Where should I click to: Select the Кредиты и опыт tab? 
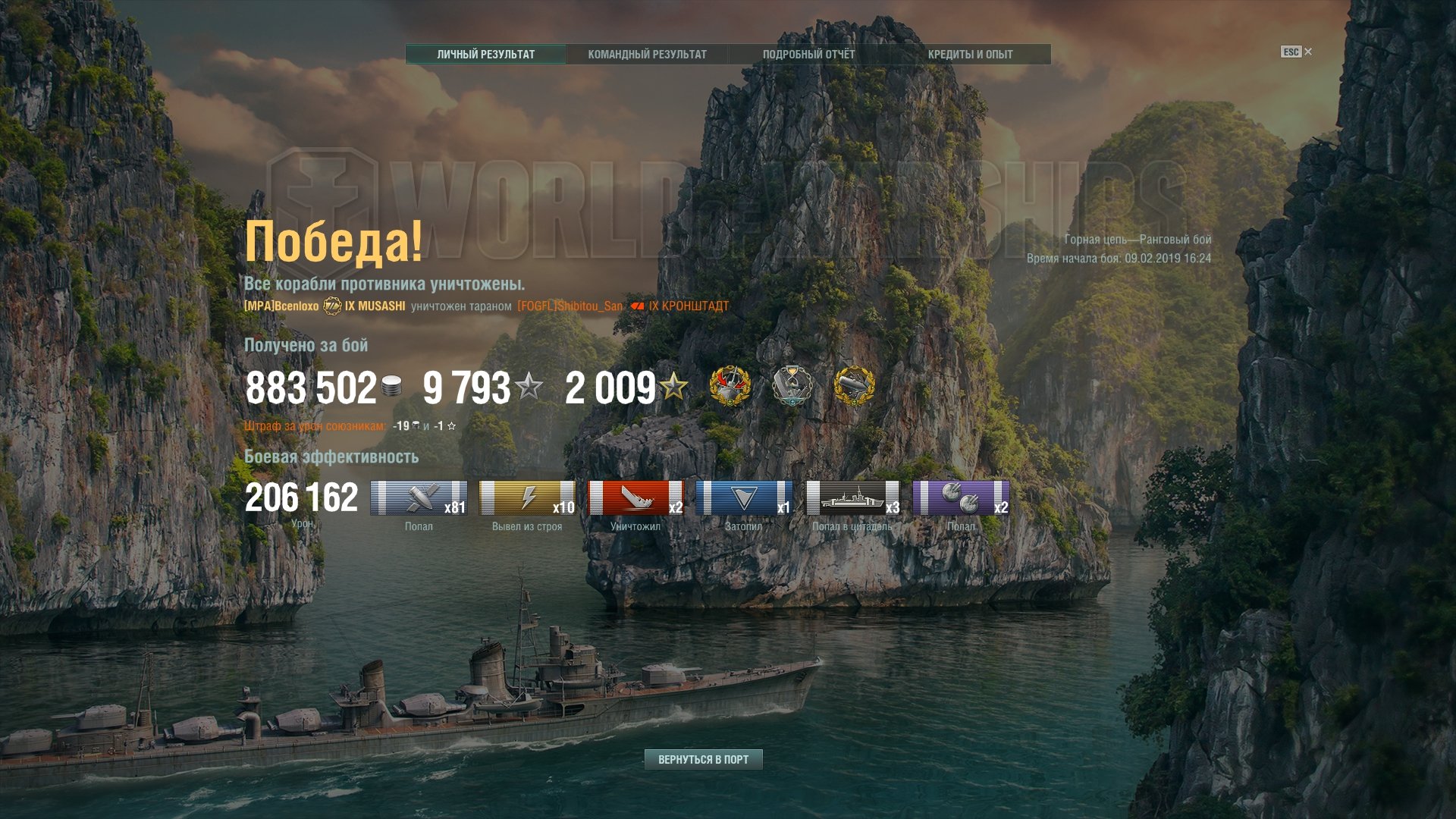tap(970, 55)
